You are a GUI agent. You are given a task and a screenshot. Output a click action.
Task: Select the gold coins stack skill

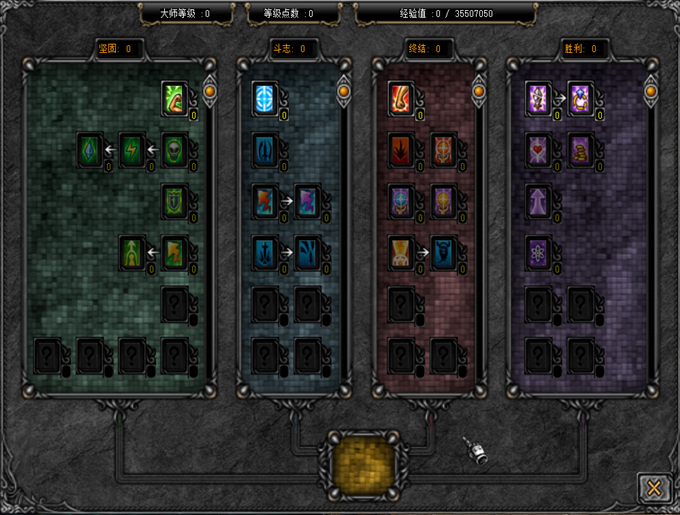pyautogui.click(x=581, y=150)
